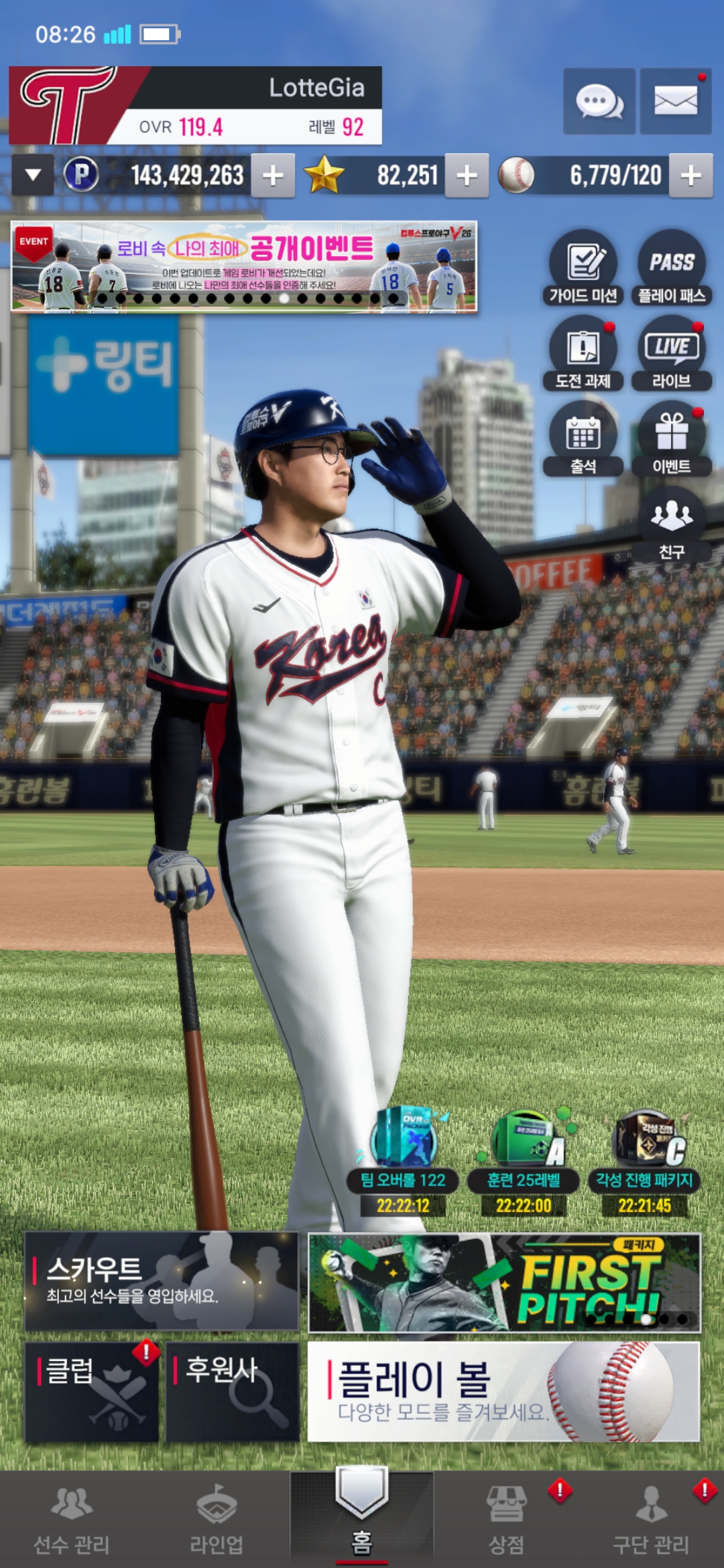Open the 라이브 LIVE menu
Screen dimensions: 724x1568
click(671, 353)
